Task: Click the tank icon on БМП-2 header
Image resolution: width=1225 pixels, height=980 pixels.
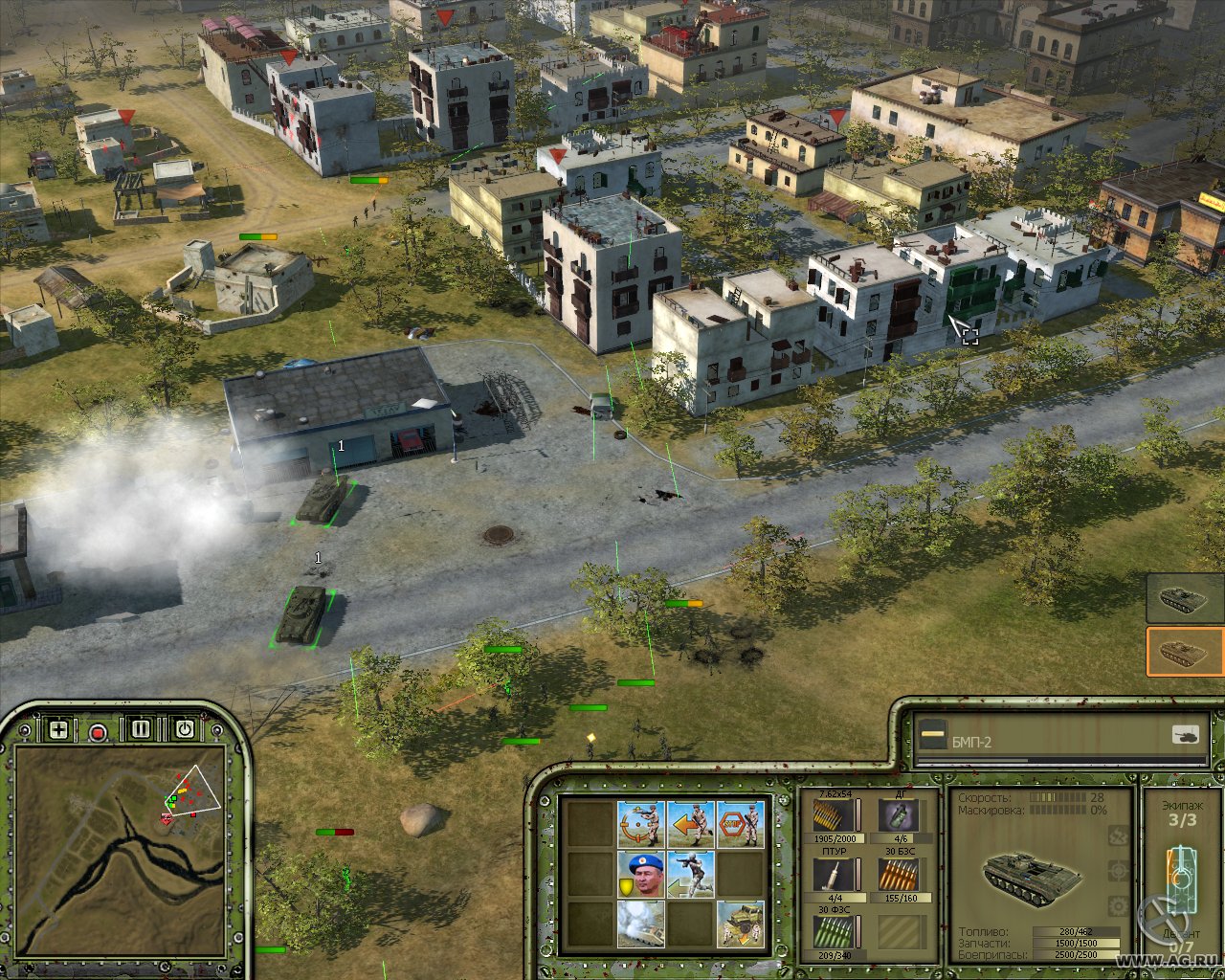Action: point(1185,736)
